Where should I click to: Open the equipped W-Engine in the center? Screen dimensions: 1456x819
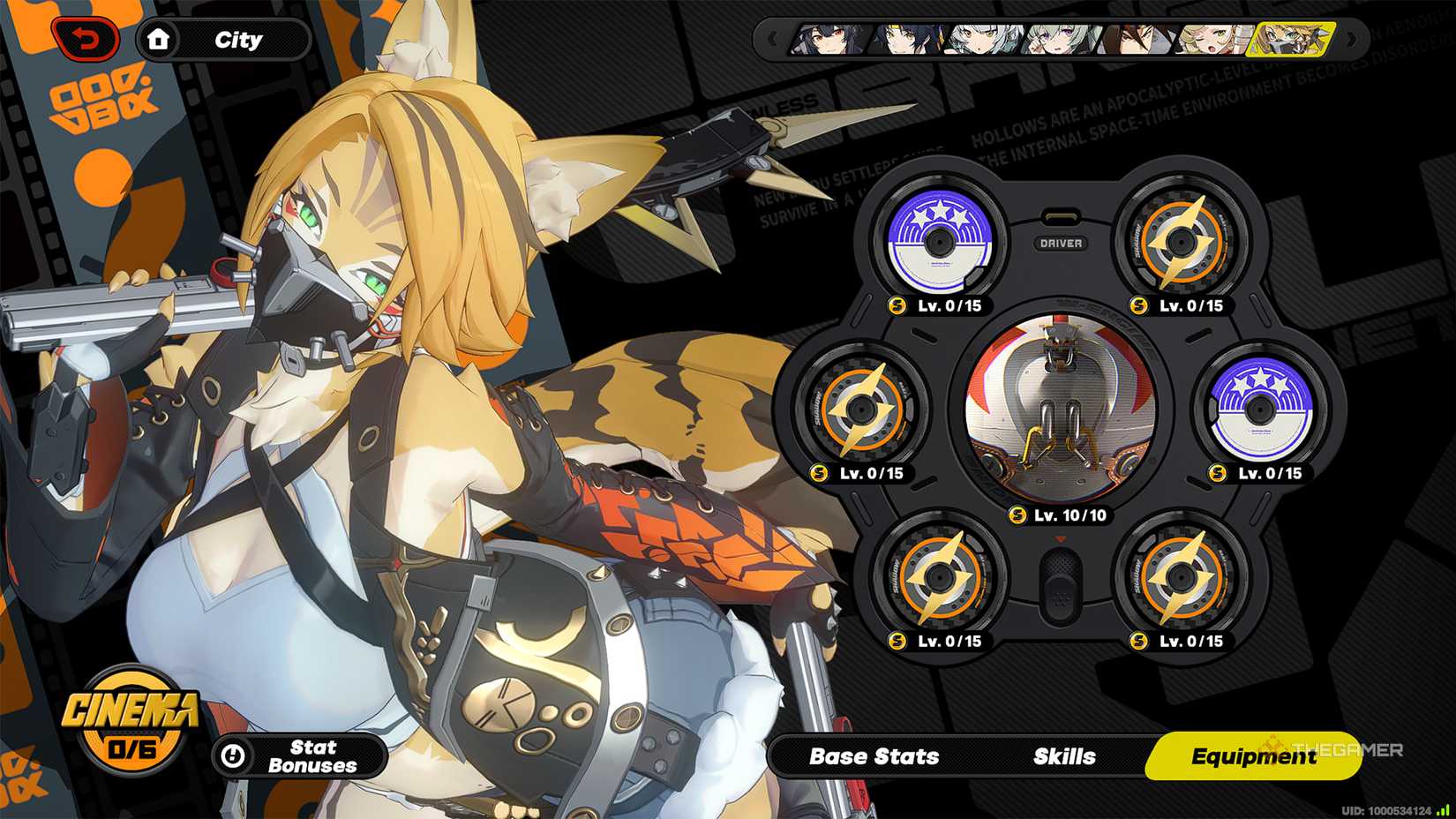pyautogui.click(x=1059, y=406)
